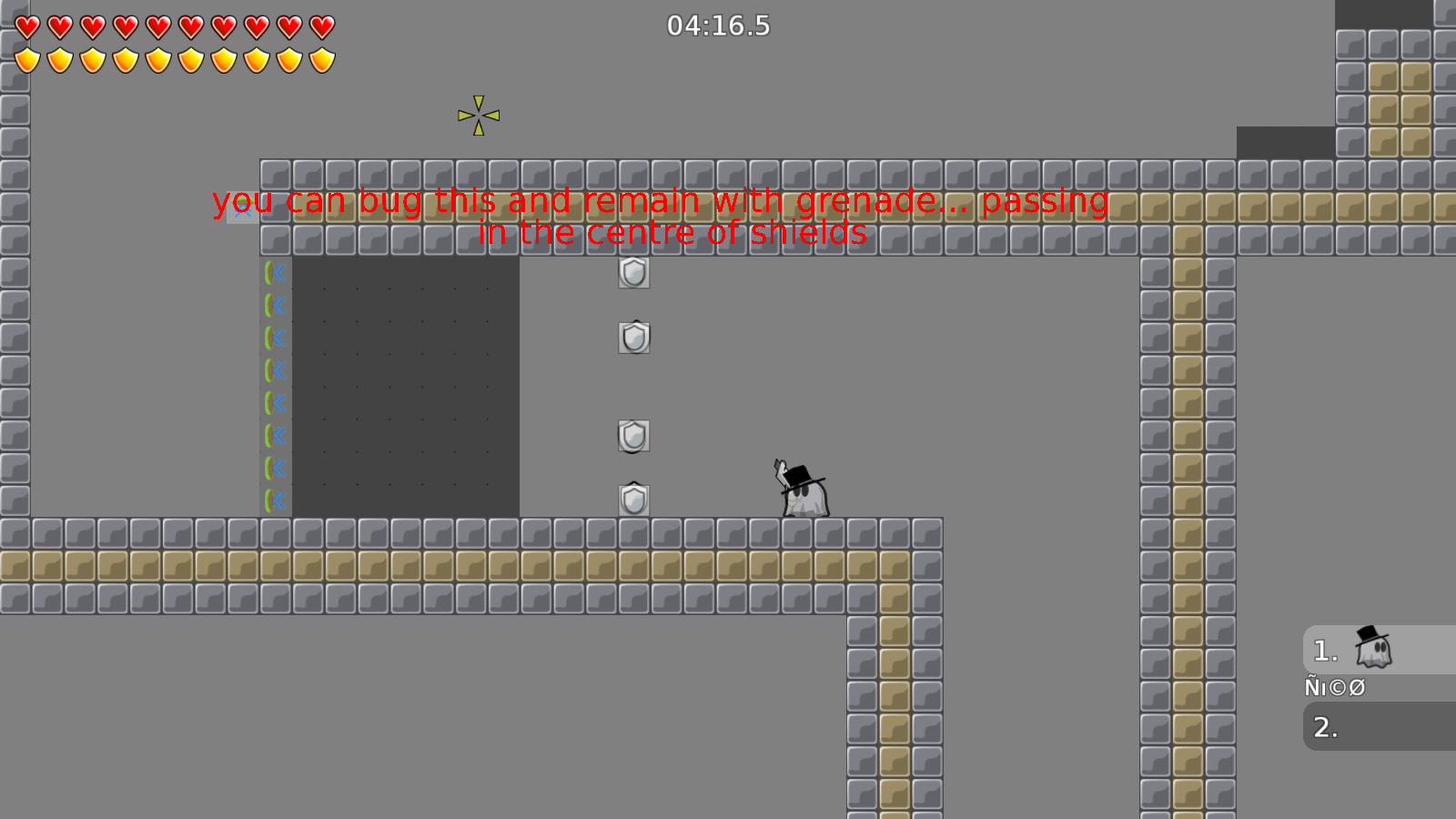1456x819 pixels.
Task: Select the first golden shield armor icon
Action: click(25, 58)
